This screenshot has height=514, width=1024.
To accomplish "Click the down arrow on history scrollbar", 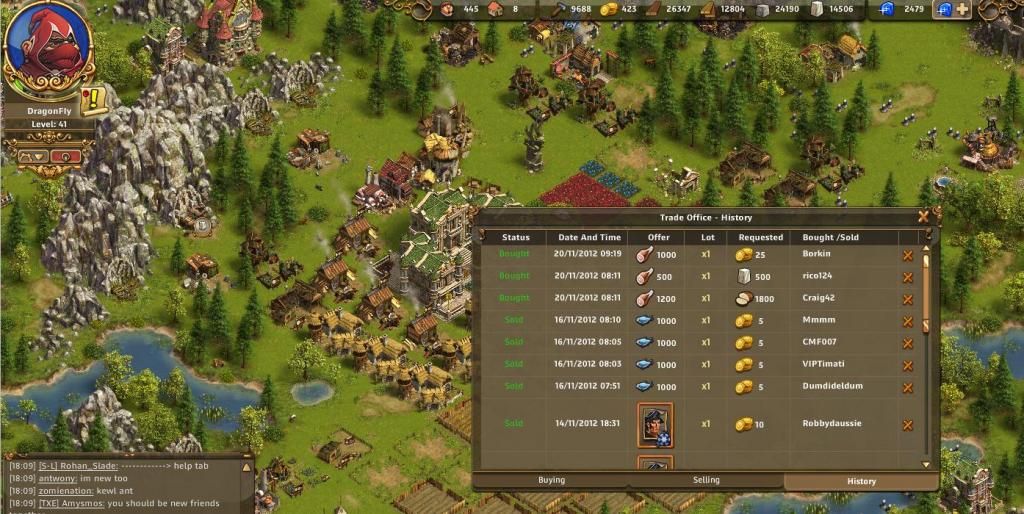I will (926, 464).
